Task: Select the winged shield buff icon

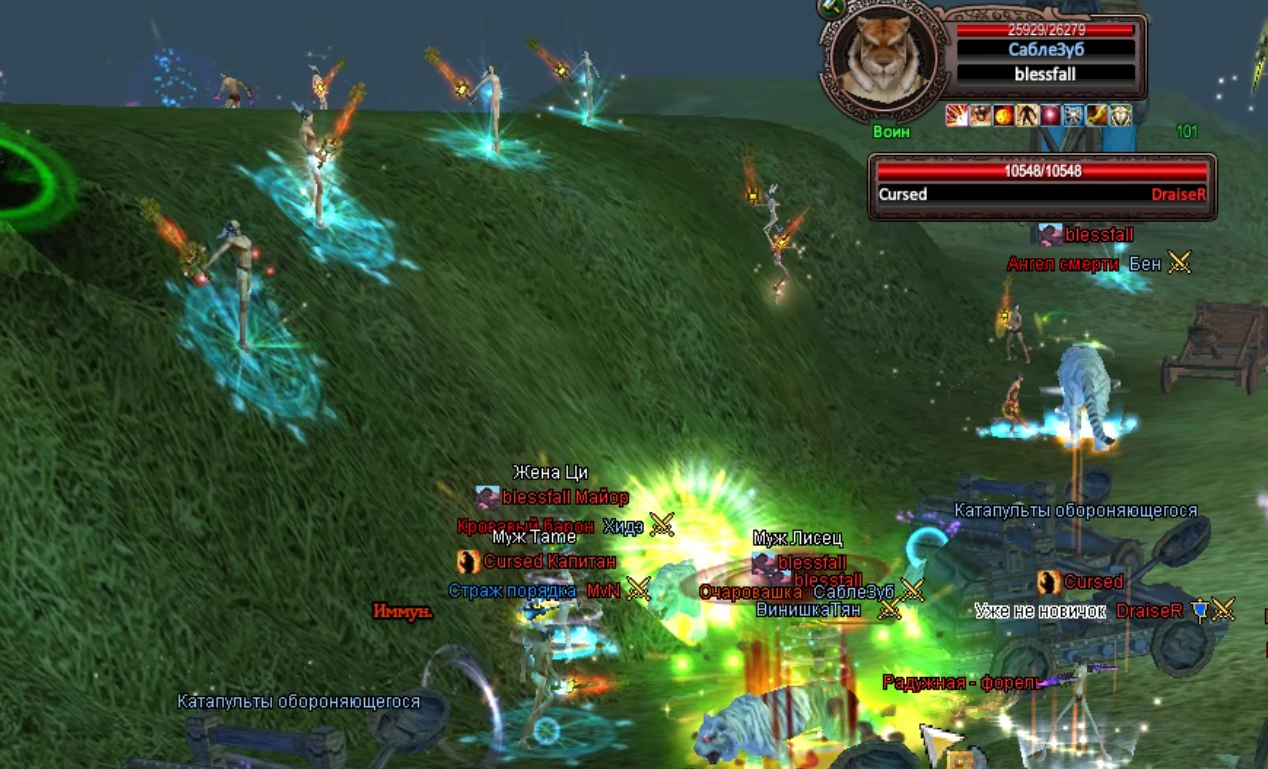Action: click(1121, 115)
